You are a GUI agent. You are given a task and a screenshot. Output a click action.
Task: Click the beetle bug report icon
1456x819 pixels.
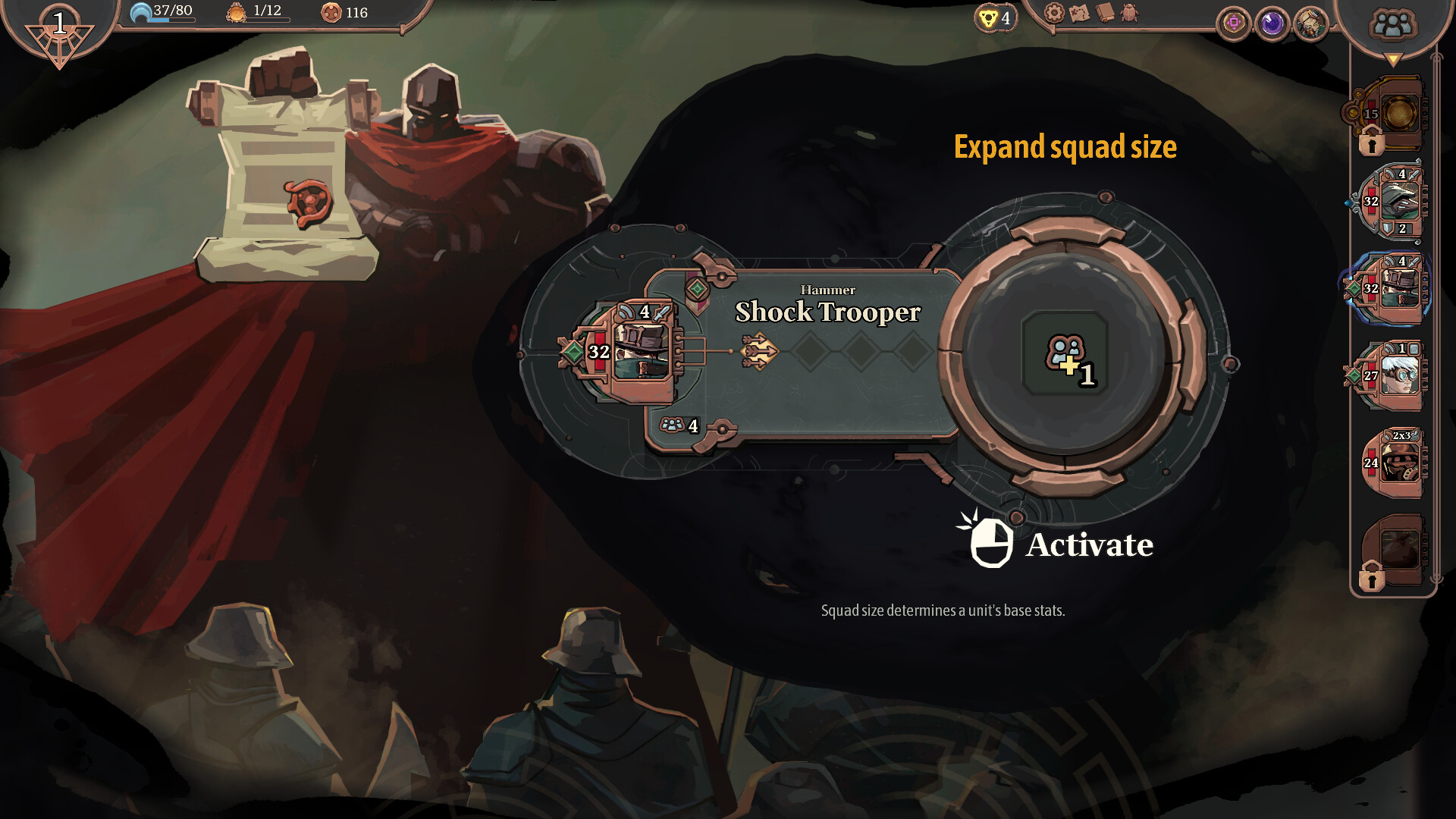(x=1130, y=13)
